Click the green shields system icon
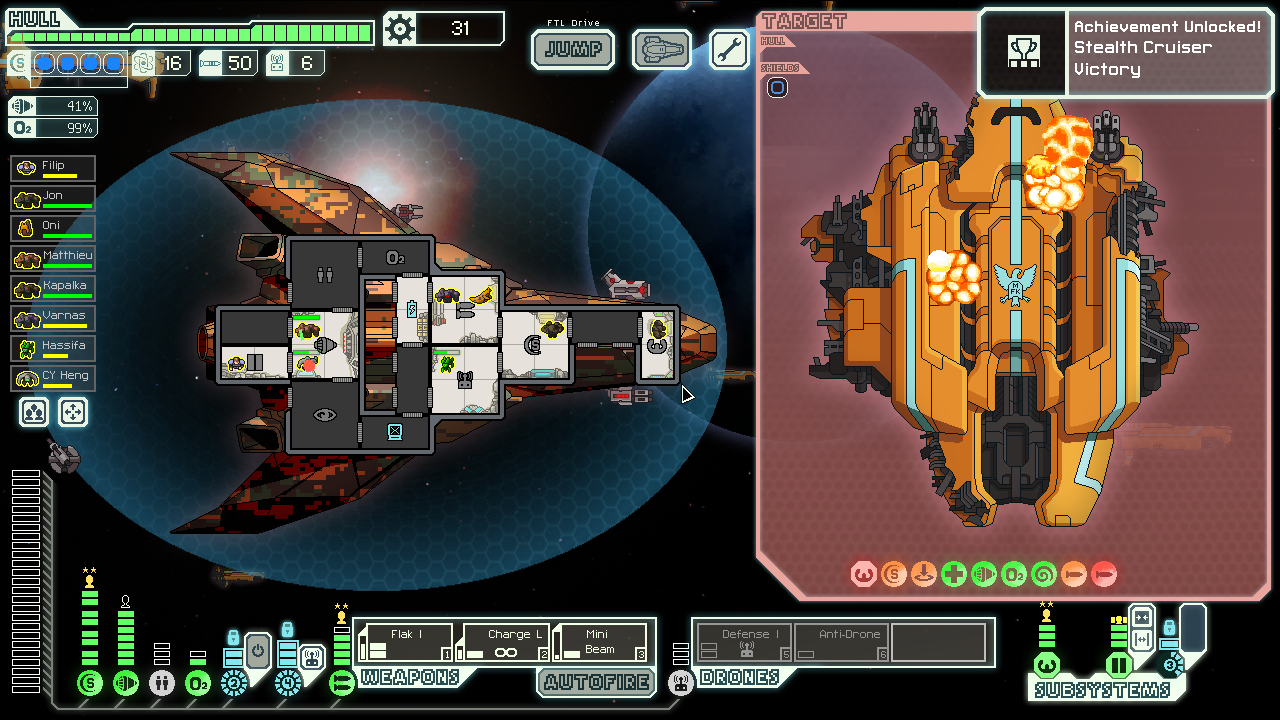 (x=90, y=683)
